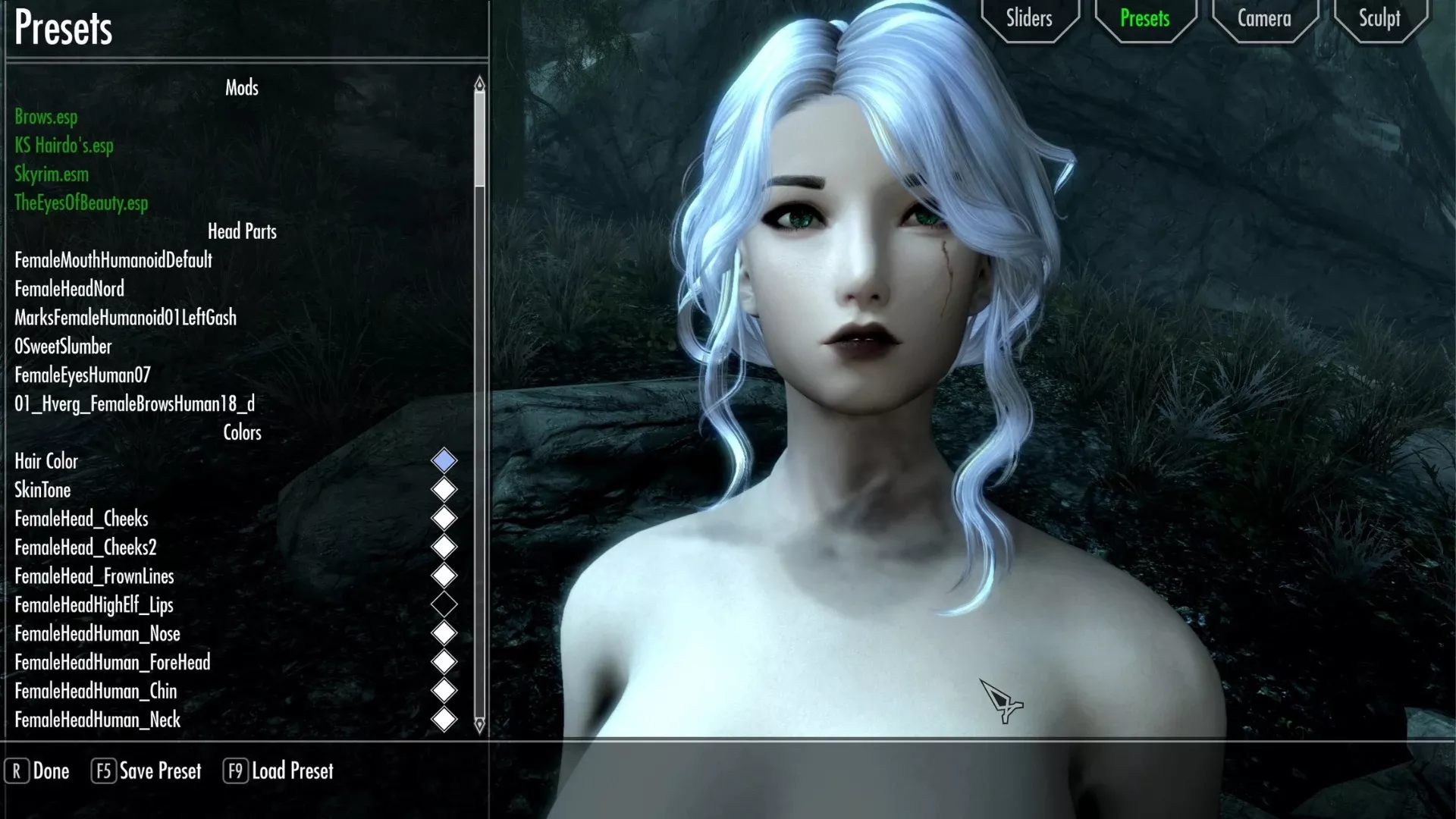
Task: Select KS Hairdo's.esp in the Mods list
Action: (x=64, y=146)
